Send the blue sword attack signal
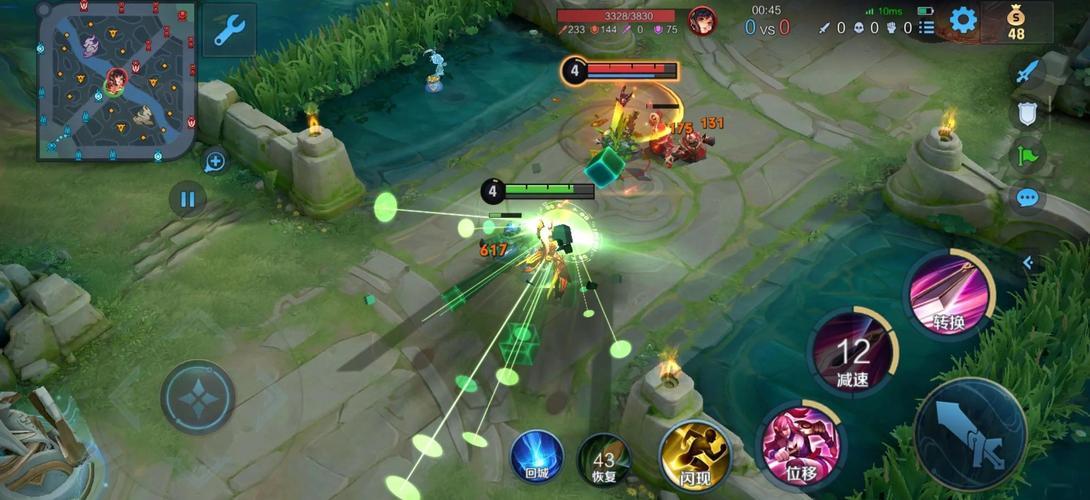This screenshot has width=1090, height=500. click(1027, 71)
